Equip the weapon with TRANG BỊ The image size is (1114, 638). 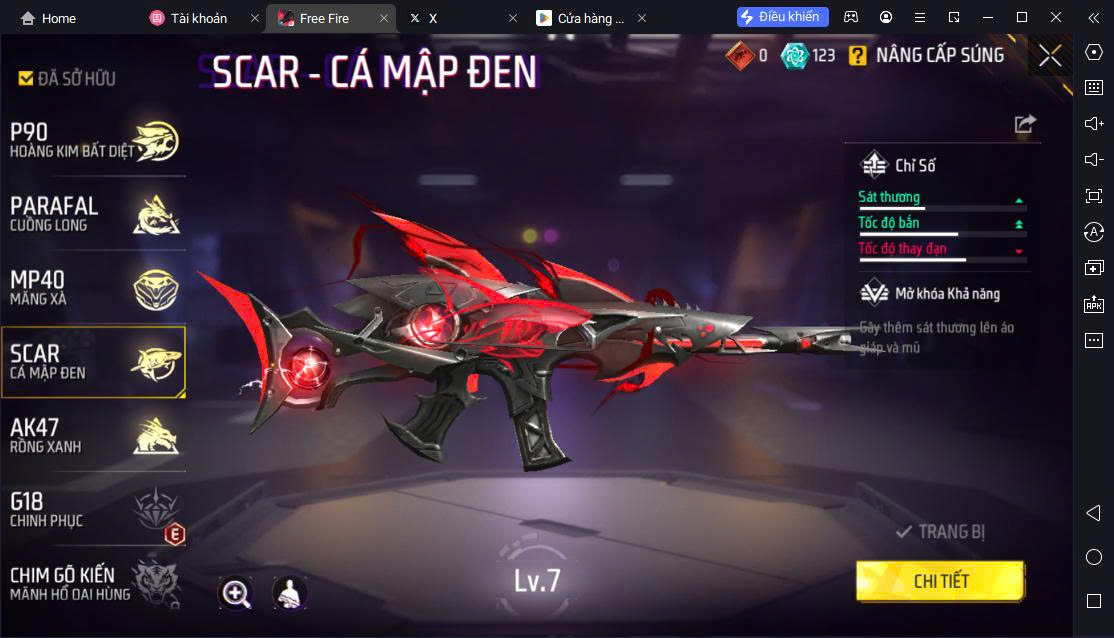tap(941, 532)
